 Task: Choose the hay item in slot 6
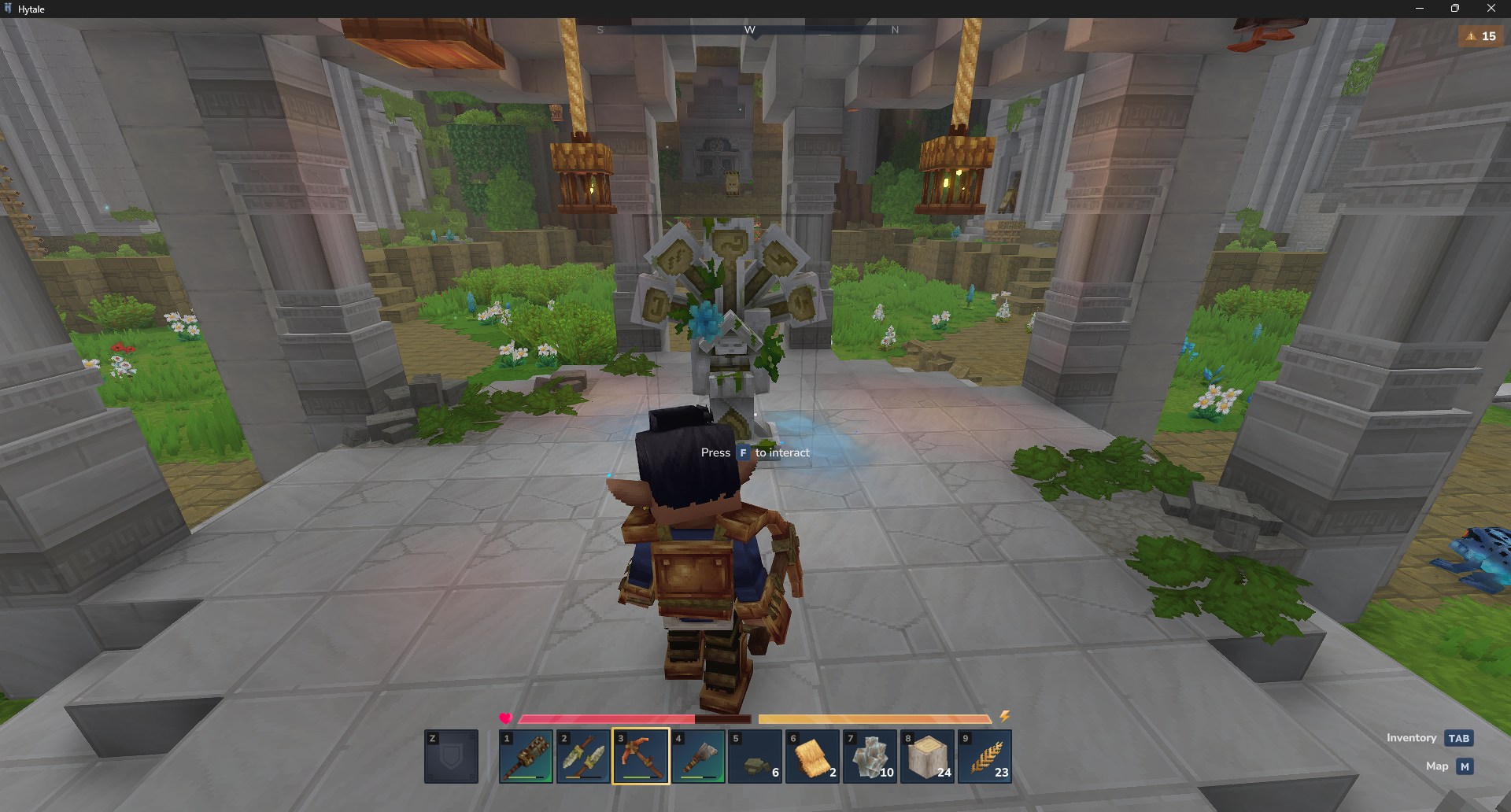pyautogui.click(x=813, y=756)
